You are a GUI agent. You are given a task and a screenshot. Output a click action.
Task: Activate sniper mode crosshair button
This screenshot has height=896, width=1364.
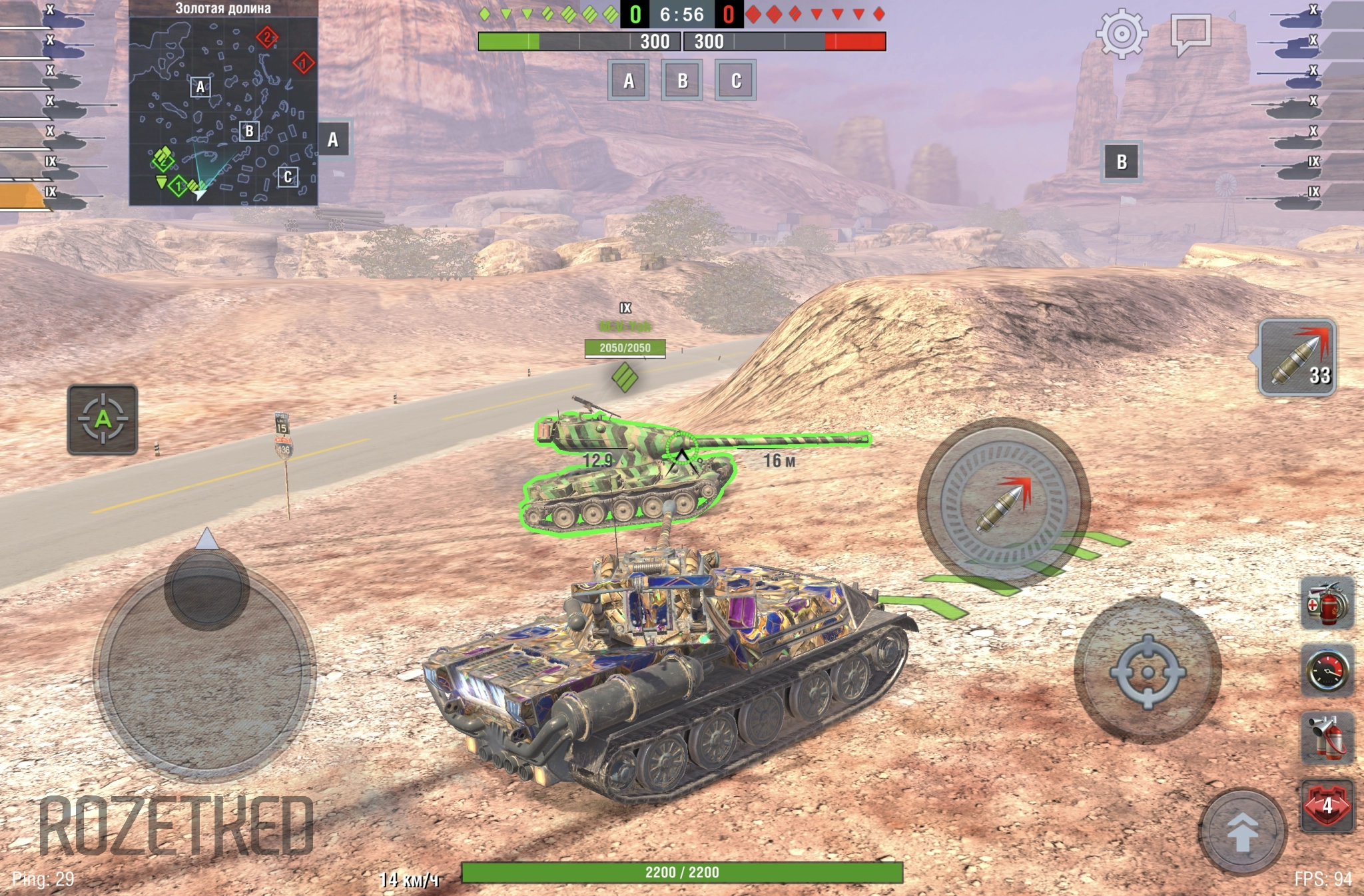[1147, 671]
